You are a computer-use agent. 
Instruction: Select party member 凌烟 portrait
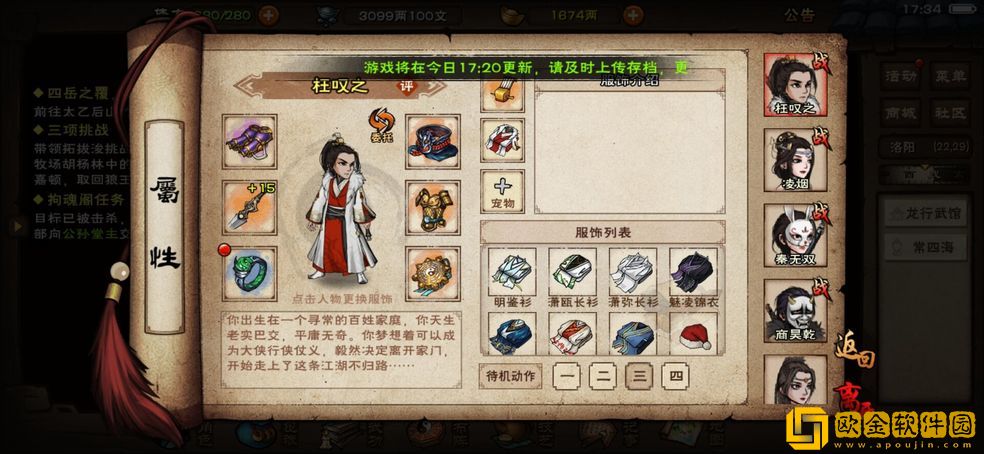795,158
